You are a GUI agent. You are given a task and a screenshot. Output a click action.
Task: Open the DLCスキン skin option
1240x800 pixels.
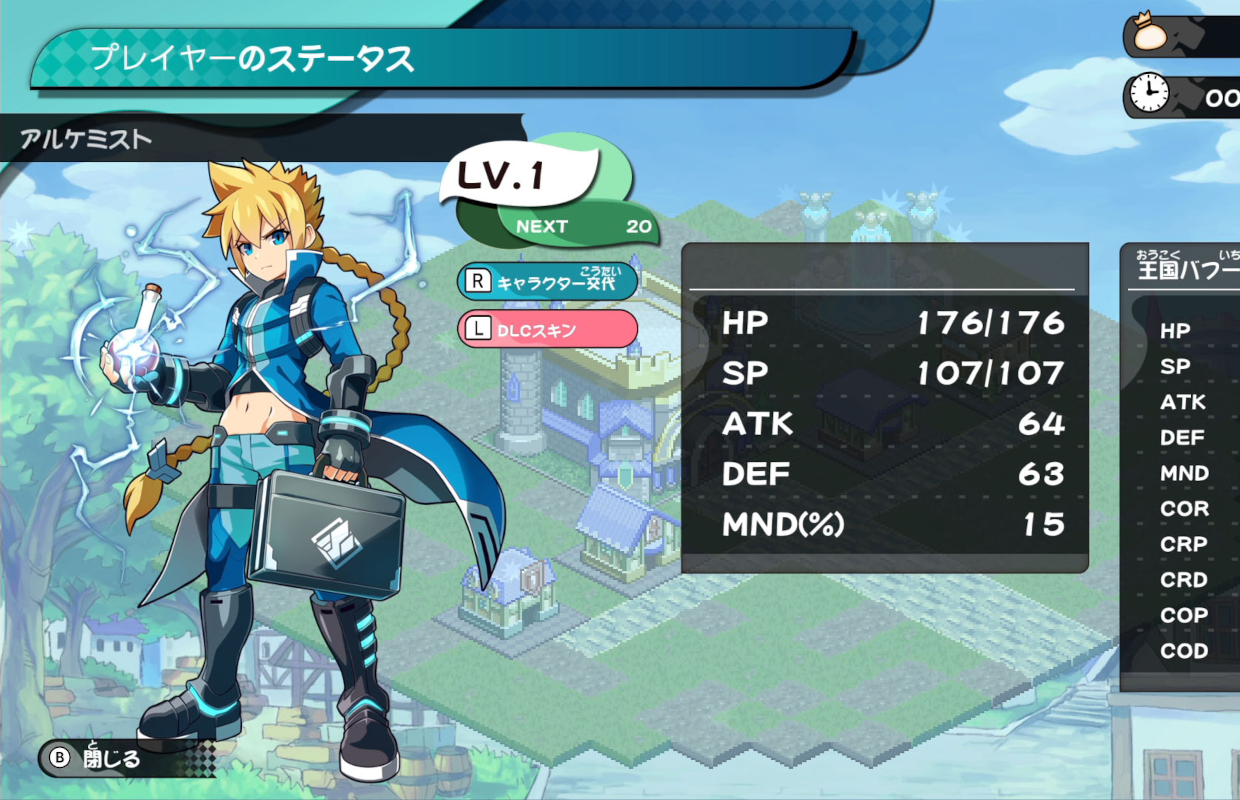[547, 329]
